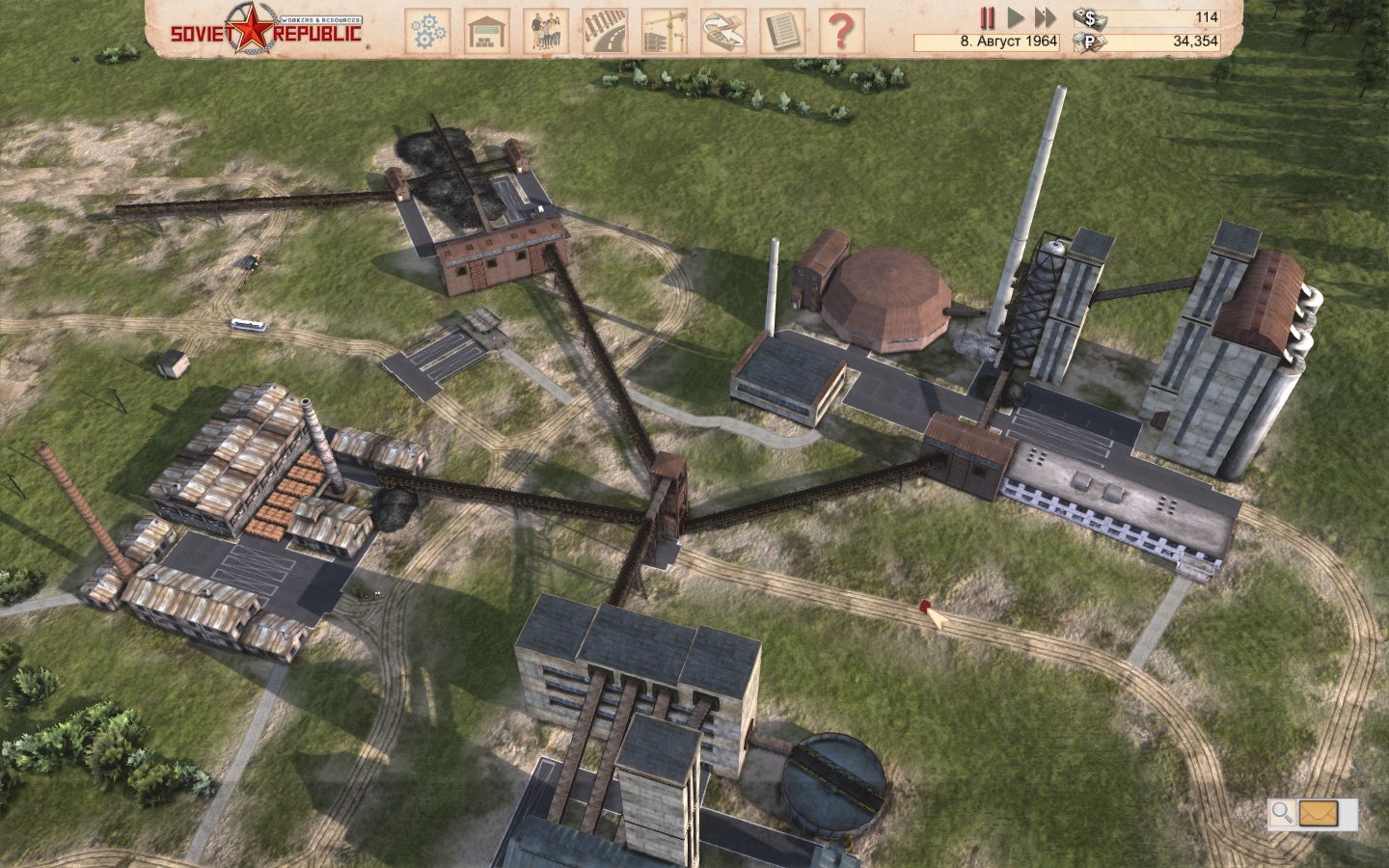The image size is (1389, 868).
Task: Click the magnifying glass search icon
Action: pyautogui.click(x=1282, y=813)
